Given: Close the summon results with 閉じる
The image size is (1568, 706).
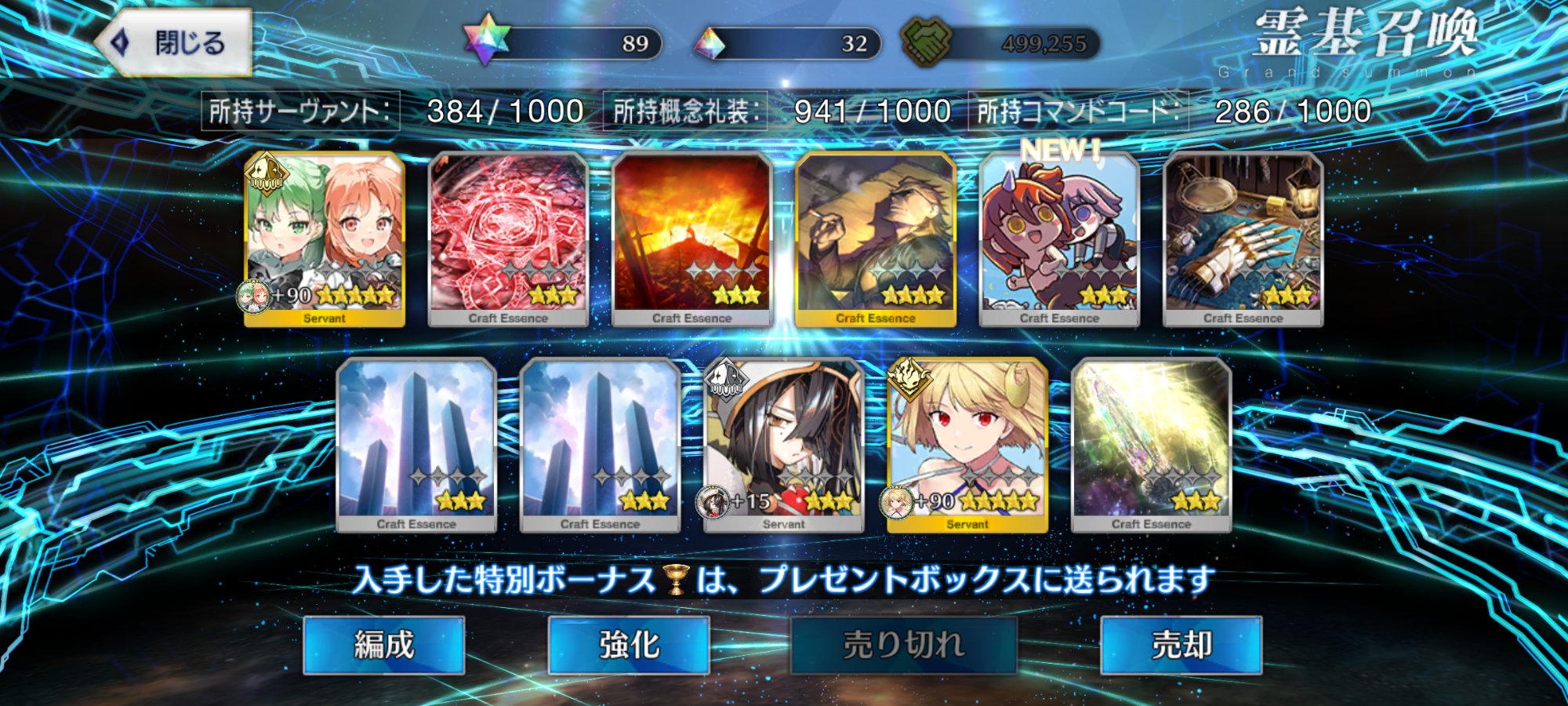Looking at the screenshot, I should [x=174, y=42].
